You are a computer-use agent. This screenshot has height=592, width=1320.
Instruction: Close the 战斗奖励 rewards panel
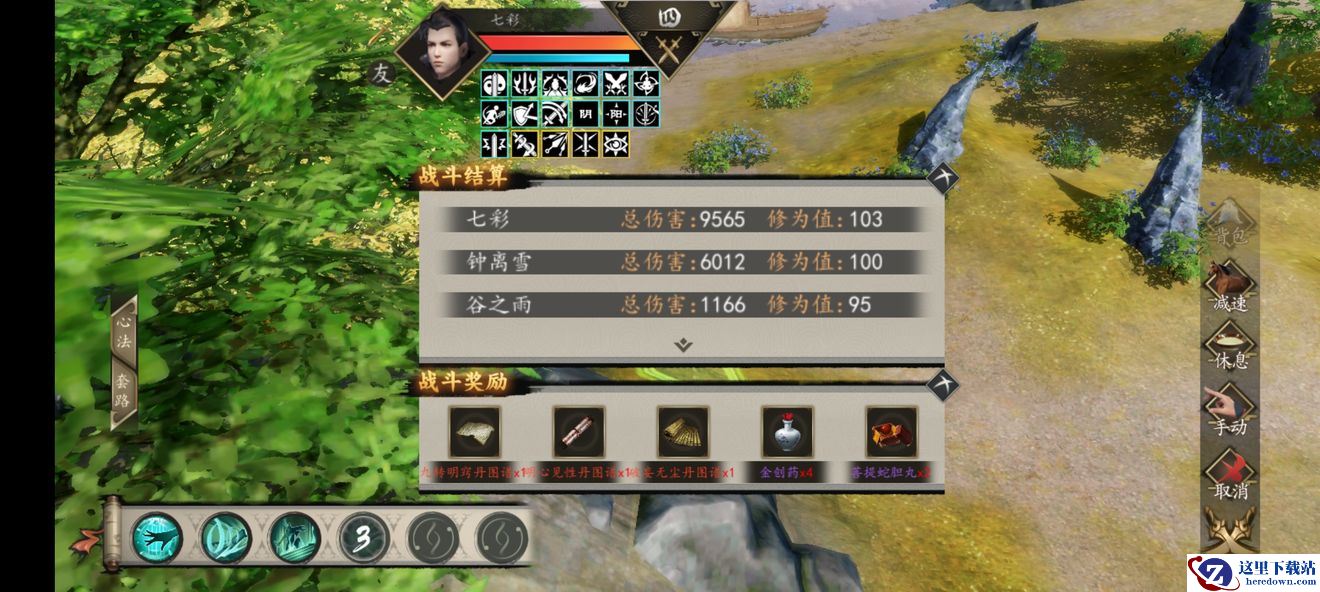(x=941, y=385)
